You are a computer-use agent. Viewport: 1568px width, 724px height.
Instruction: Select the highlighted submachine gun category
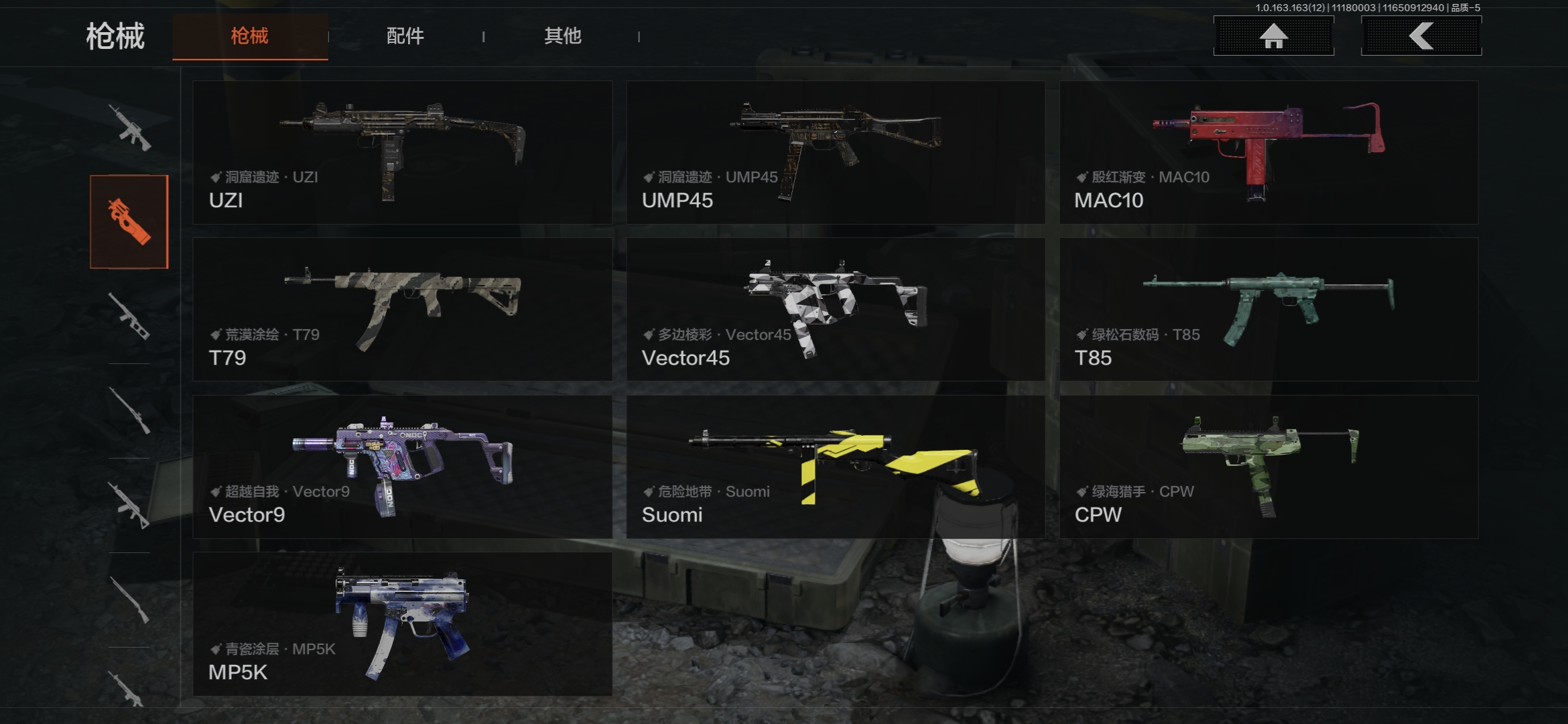point(129,222)
